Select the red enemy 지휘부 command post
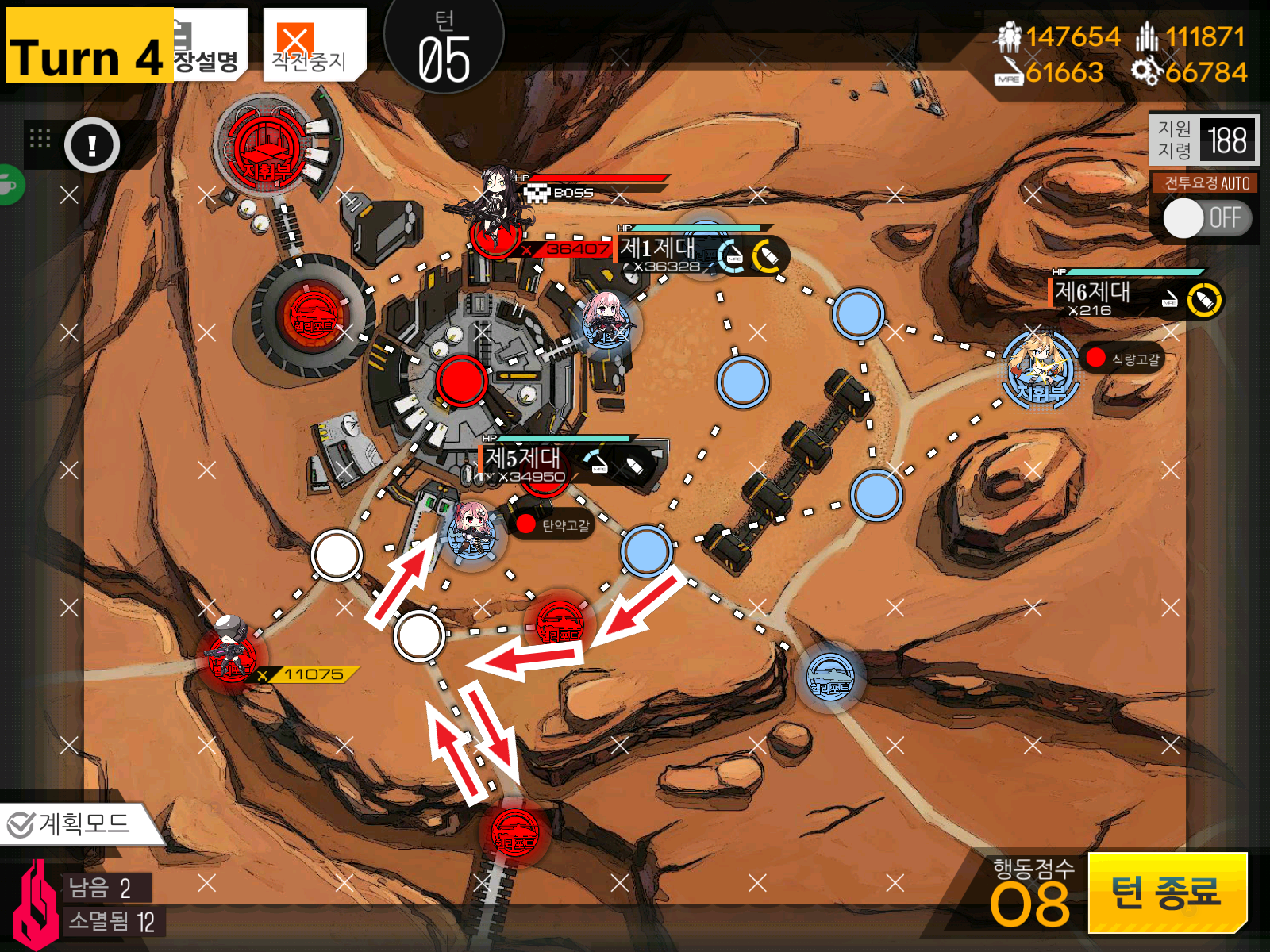Screen dimensions: 1270x952 [x=267, y=148]
